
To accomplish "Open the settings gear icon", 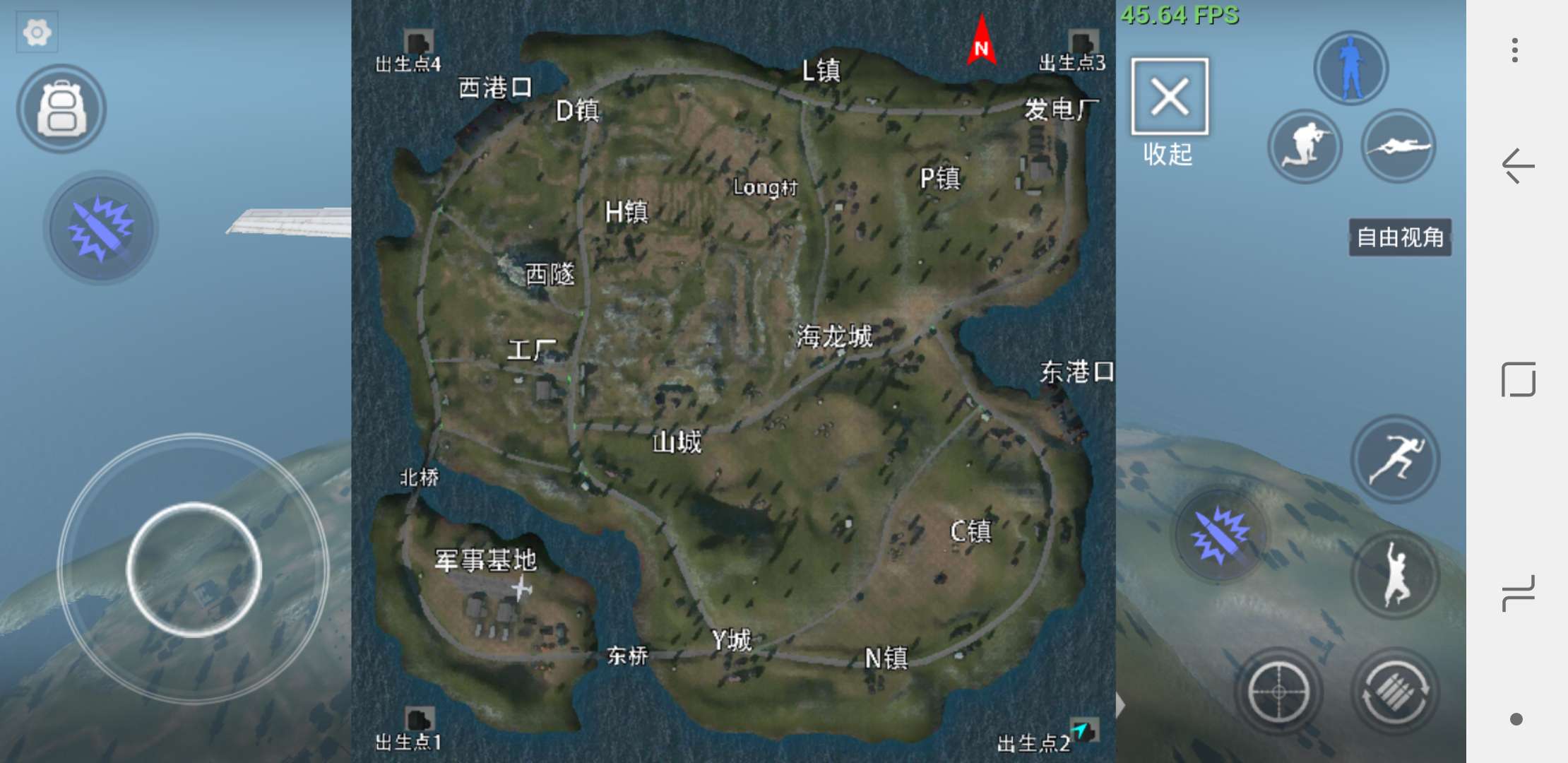I will coord(37,31).
